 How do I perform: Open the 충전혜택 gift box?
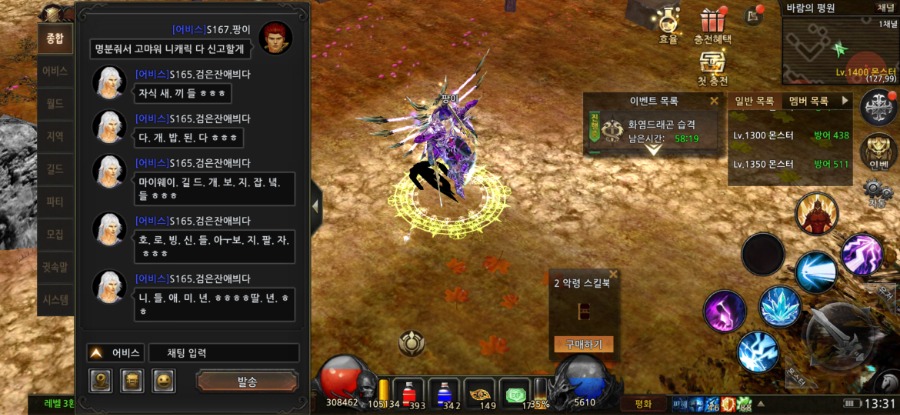tap(713, 21)
